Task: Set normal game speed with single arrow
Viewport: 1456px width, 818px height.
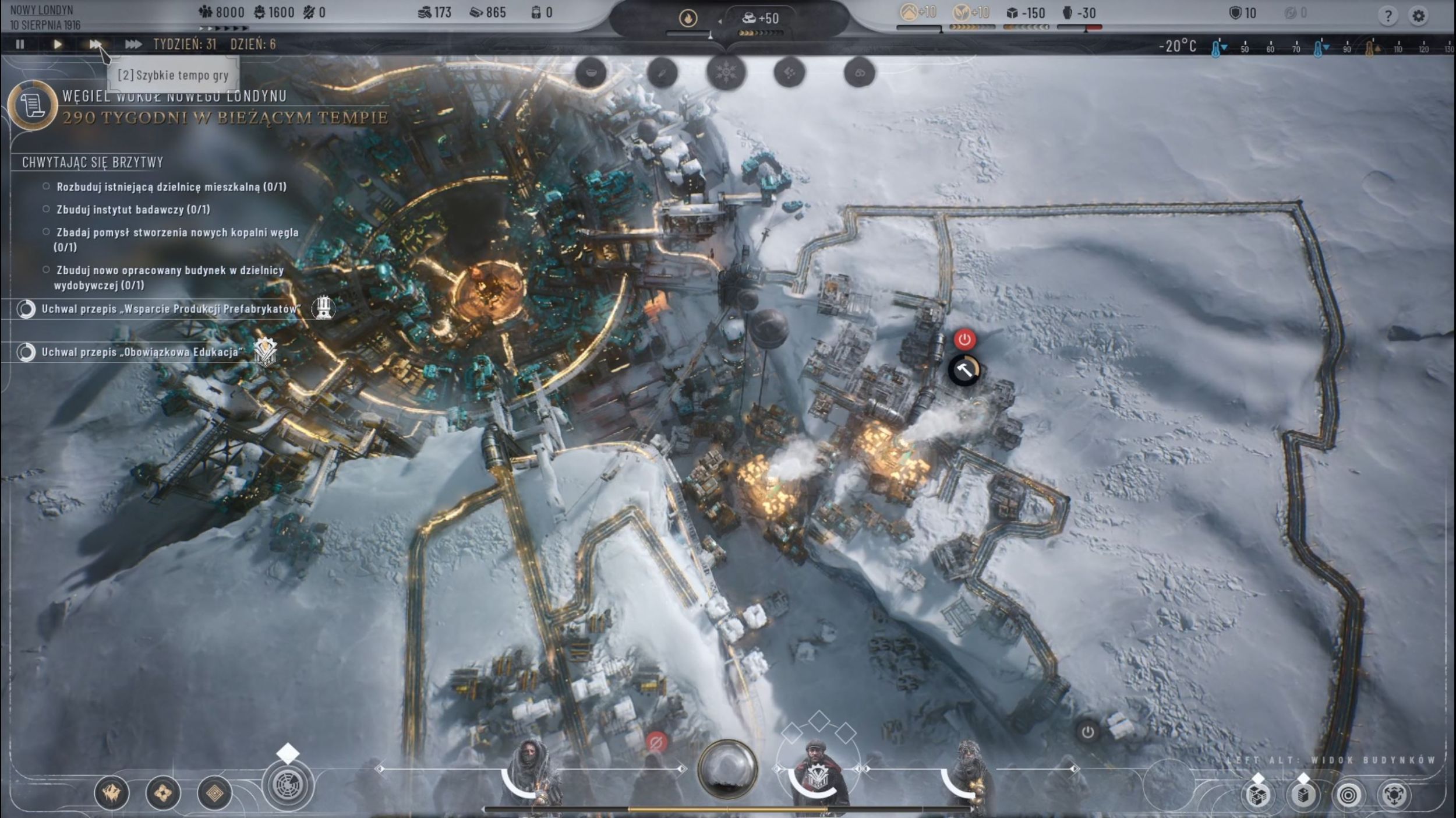Action: (x=57, y=44)
